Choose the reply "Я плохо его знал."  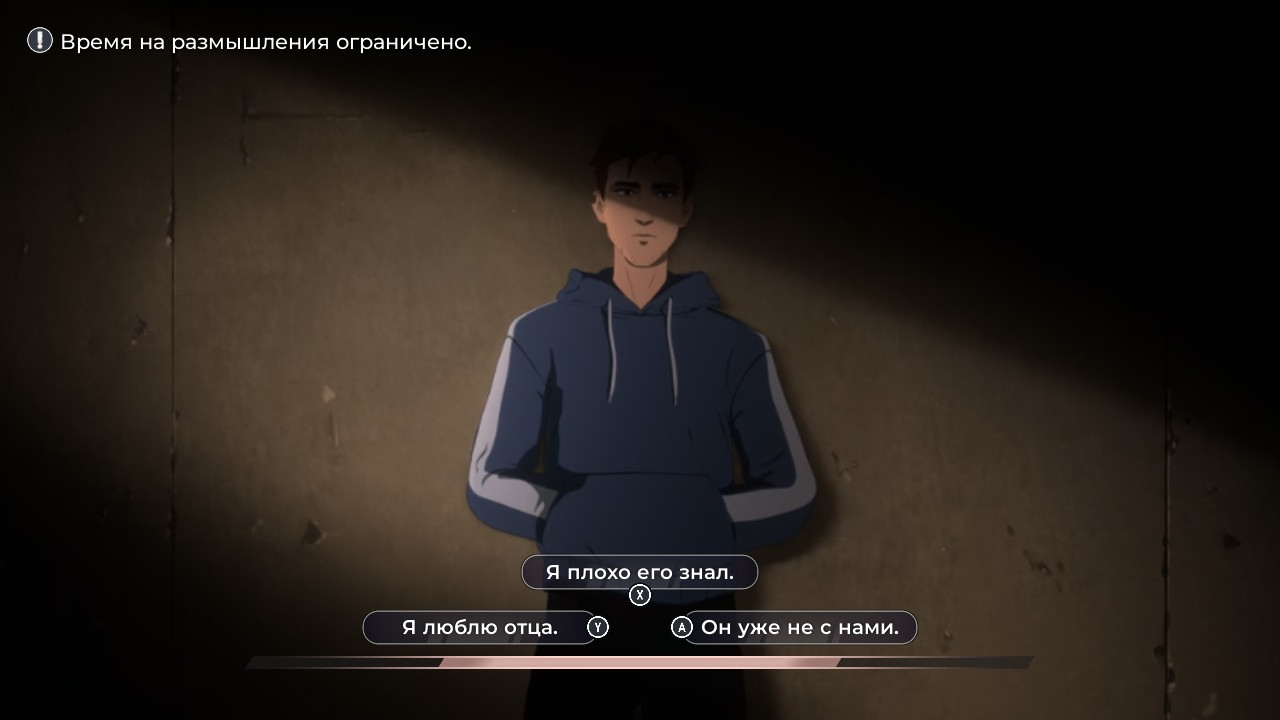coord(639,573)
